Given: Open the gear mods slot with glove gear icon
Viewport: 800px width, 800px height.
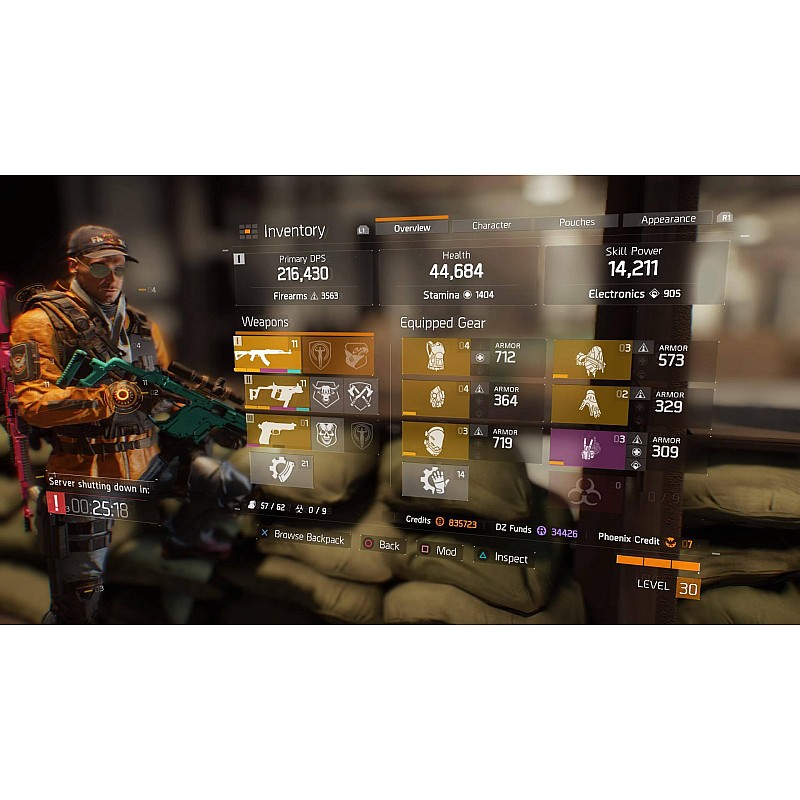Looking at the screenshot, I should tap(436, 481).
